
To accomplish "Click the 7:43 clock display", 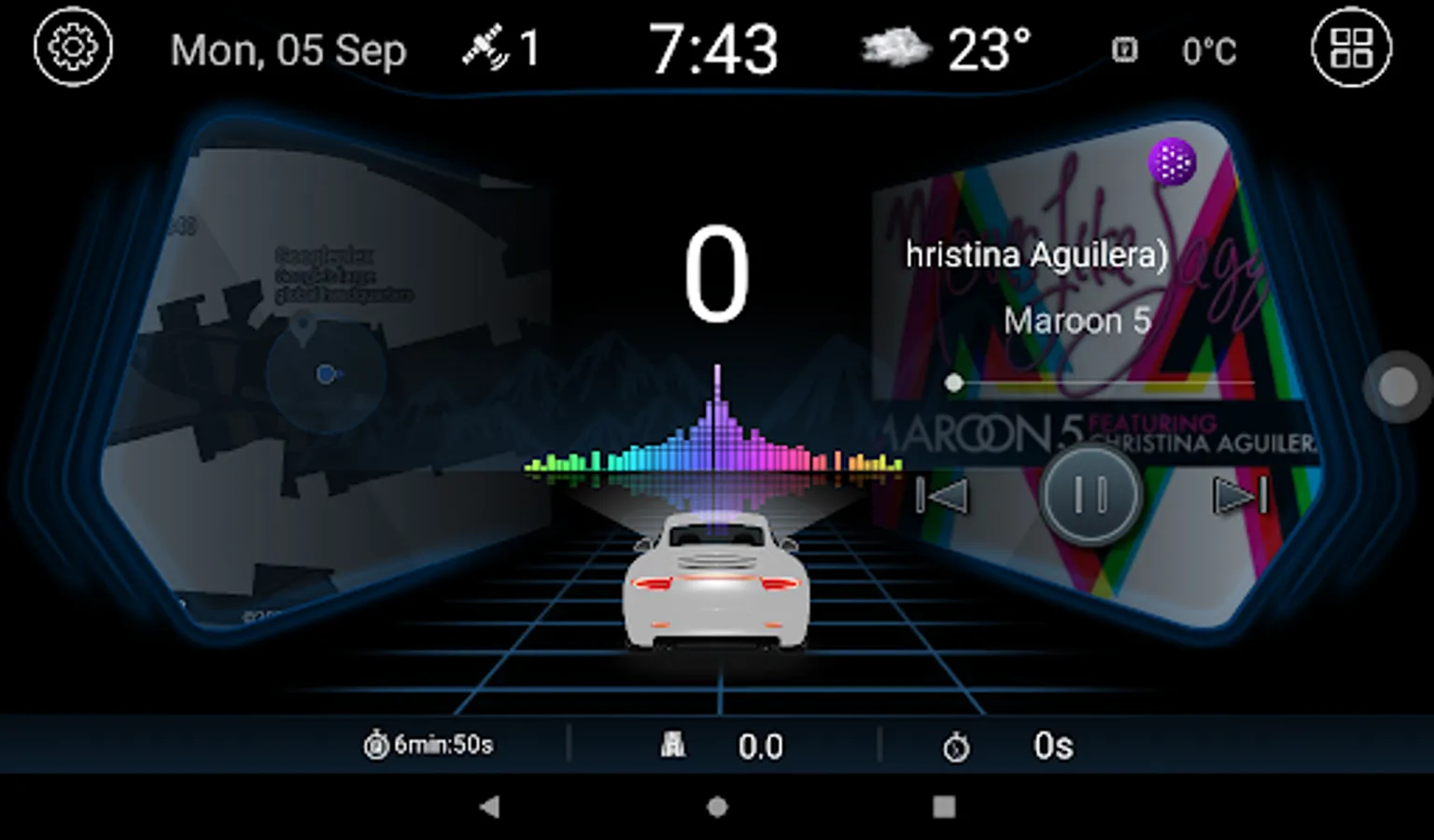I will (716, 47).
